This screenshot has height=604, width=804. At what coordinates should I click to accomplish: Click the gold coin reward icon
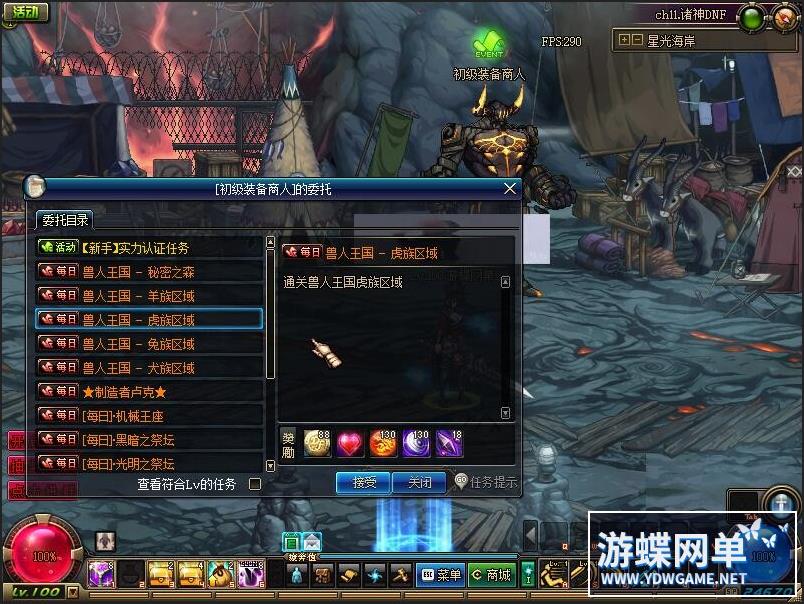pyautogui.click(x=317, y=443)
